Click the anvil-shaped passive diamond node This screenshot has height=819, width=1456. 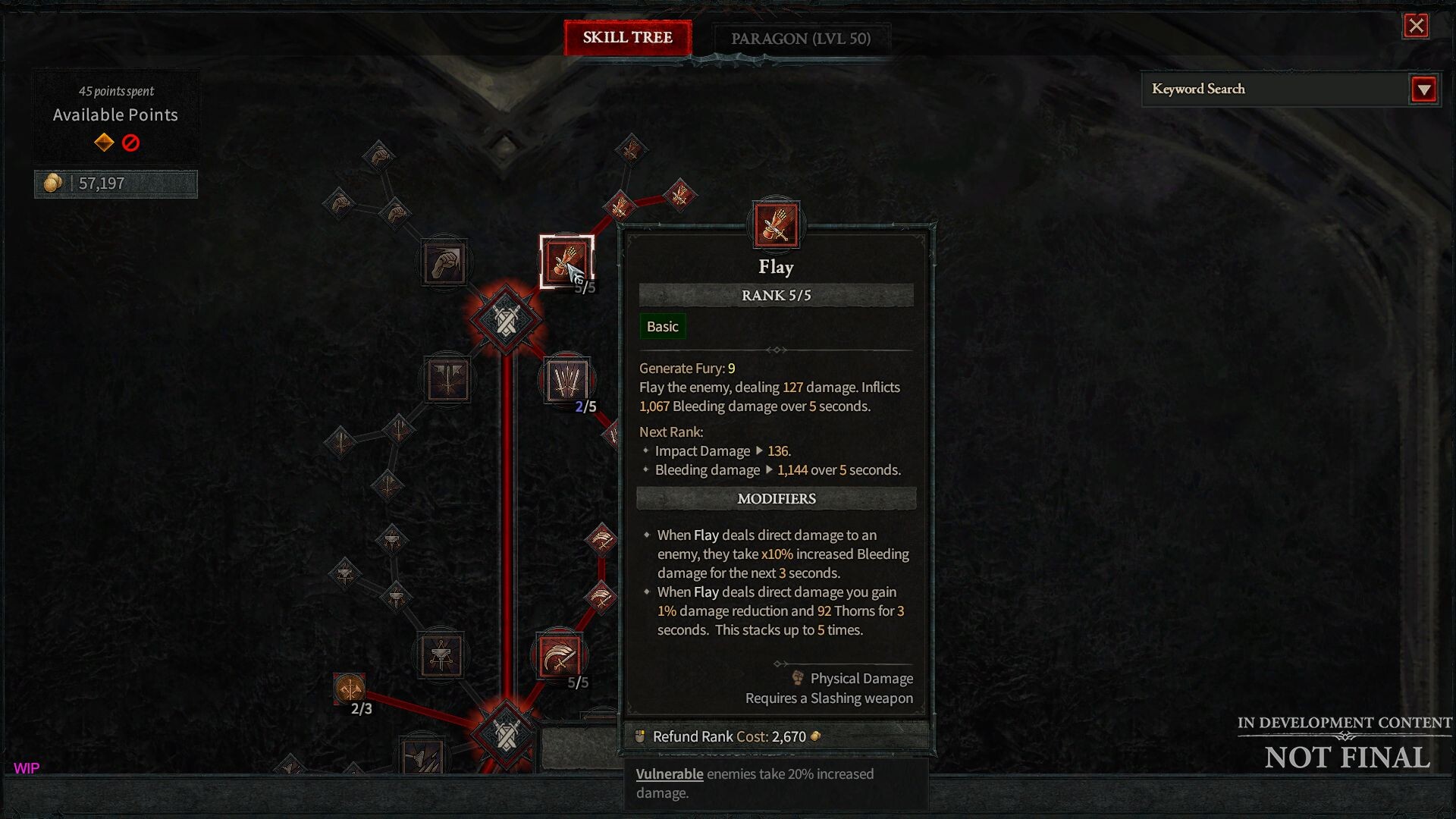(x=392, y=540)
